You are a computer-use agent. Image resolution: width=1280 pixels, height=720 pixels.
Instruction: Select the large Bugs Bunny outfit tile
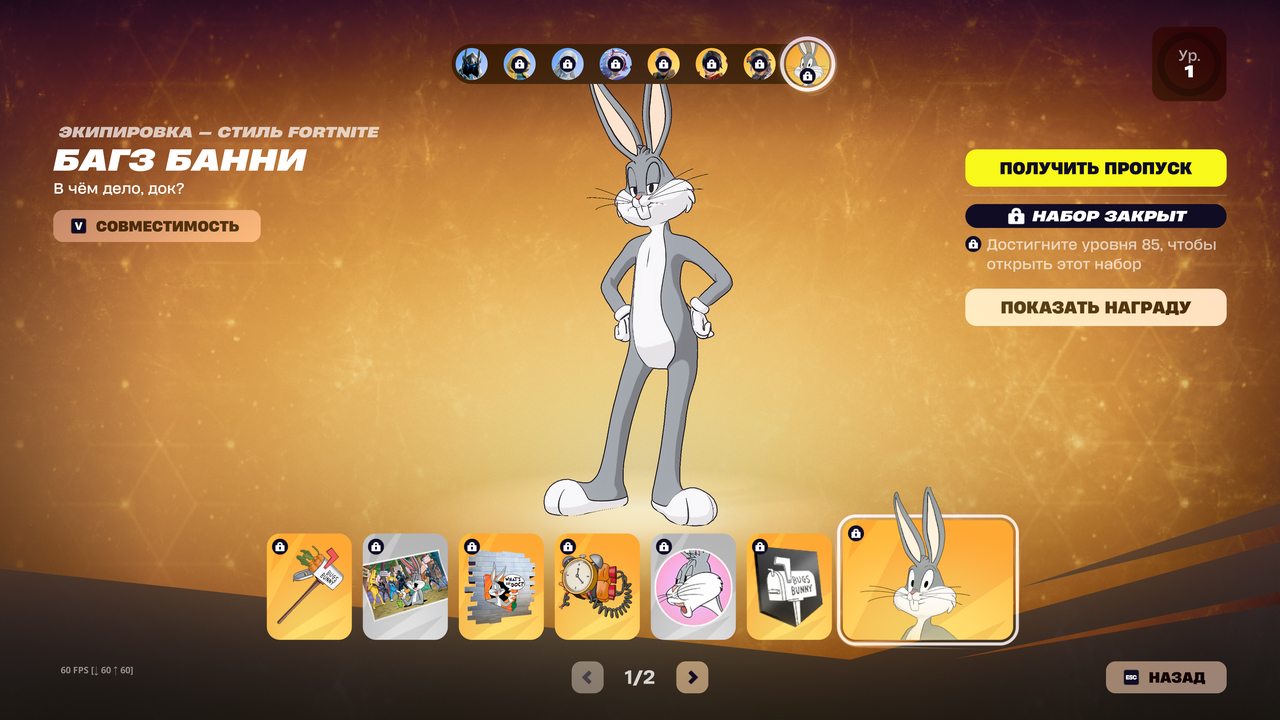[x=928, y=580]
